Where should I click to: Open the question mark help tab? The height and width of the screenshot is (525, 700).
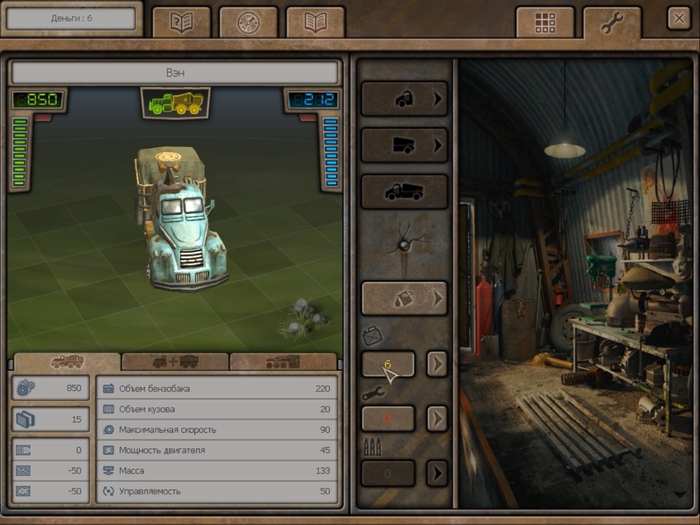[x=181, y=22]
